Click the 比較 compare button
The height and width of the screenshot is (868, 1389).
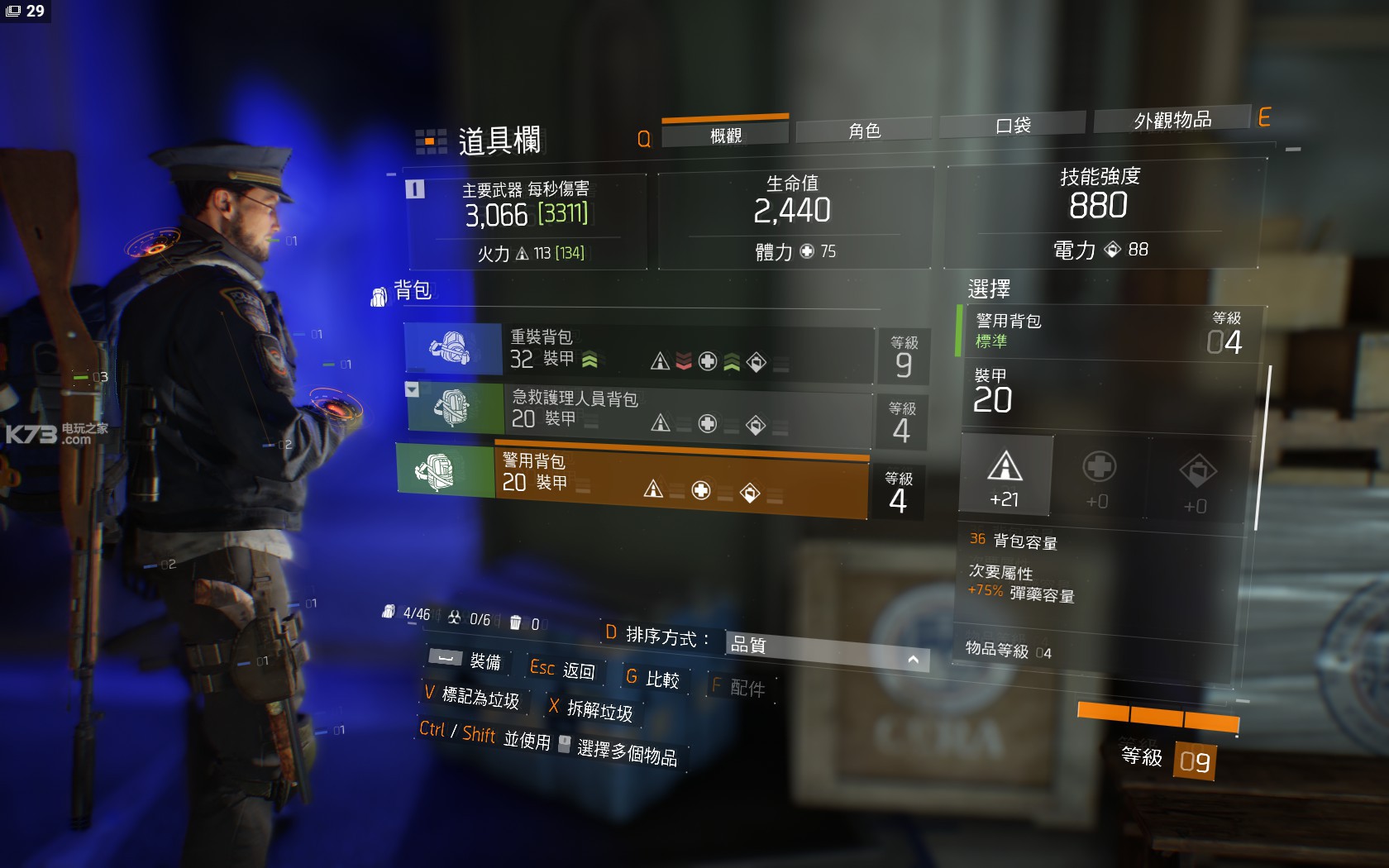click(652, 679)
